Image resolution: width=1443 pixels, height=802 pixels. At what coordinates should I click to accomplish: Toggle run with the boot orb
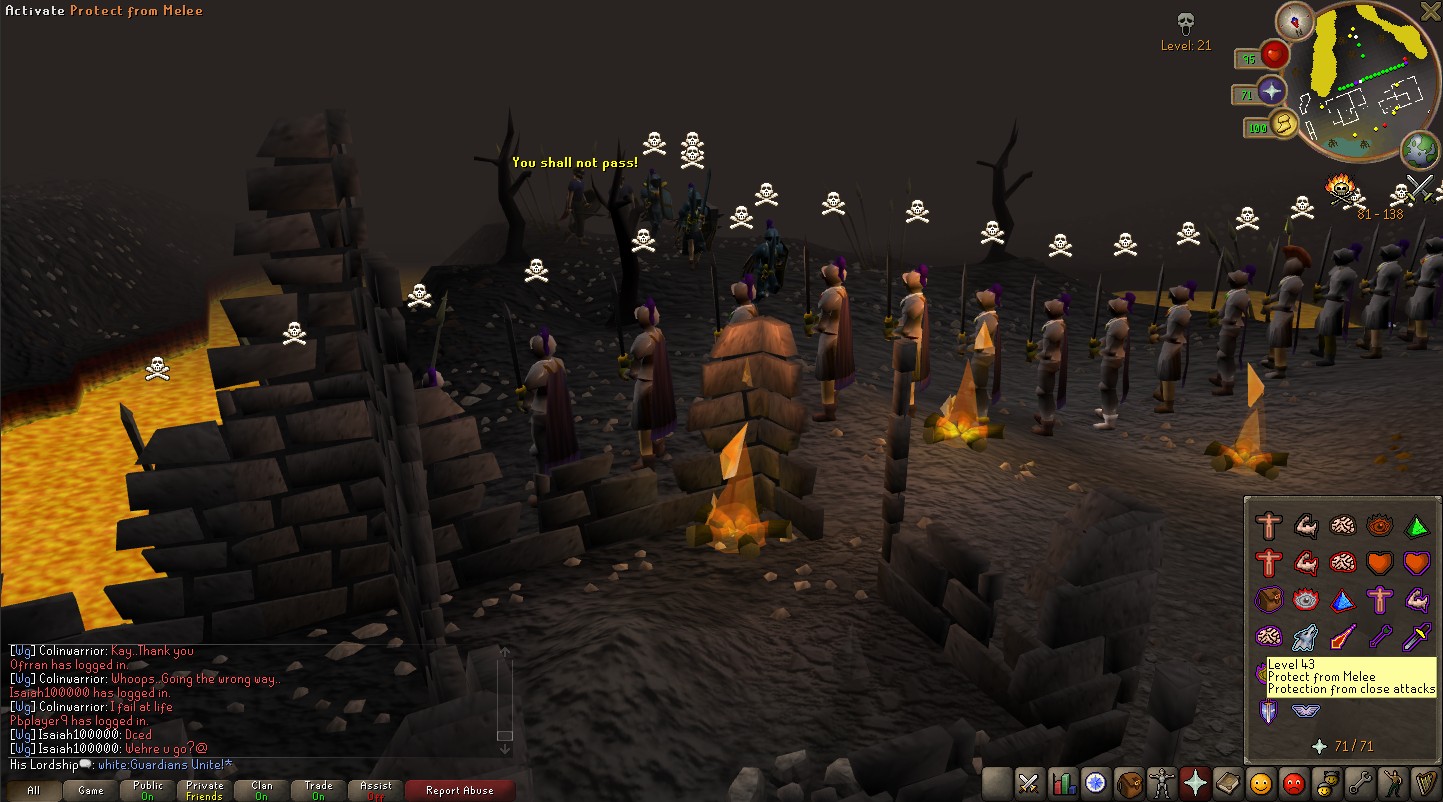(1283, 125)
